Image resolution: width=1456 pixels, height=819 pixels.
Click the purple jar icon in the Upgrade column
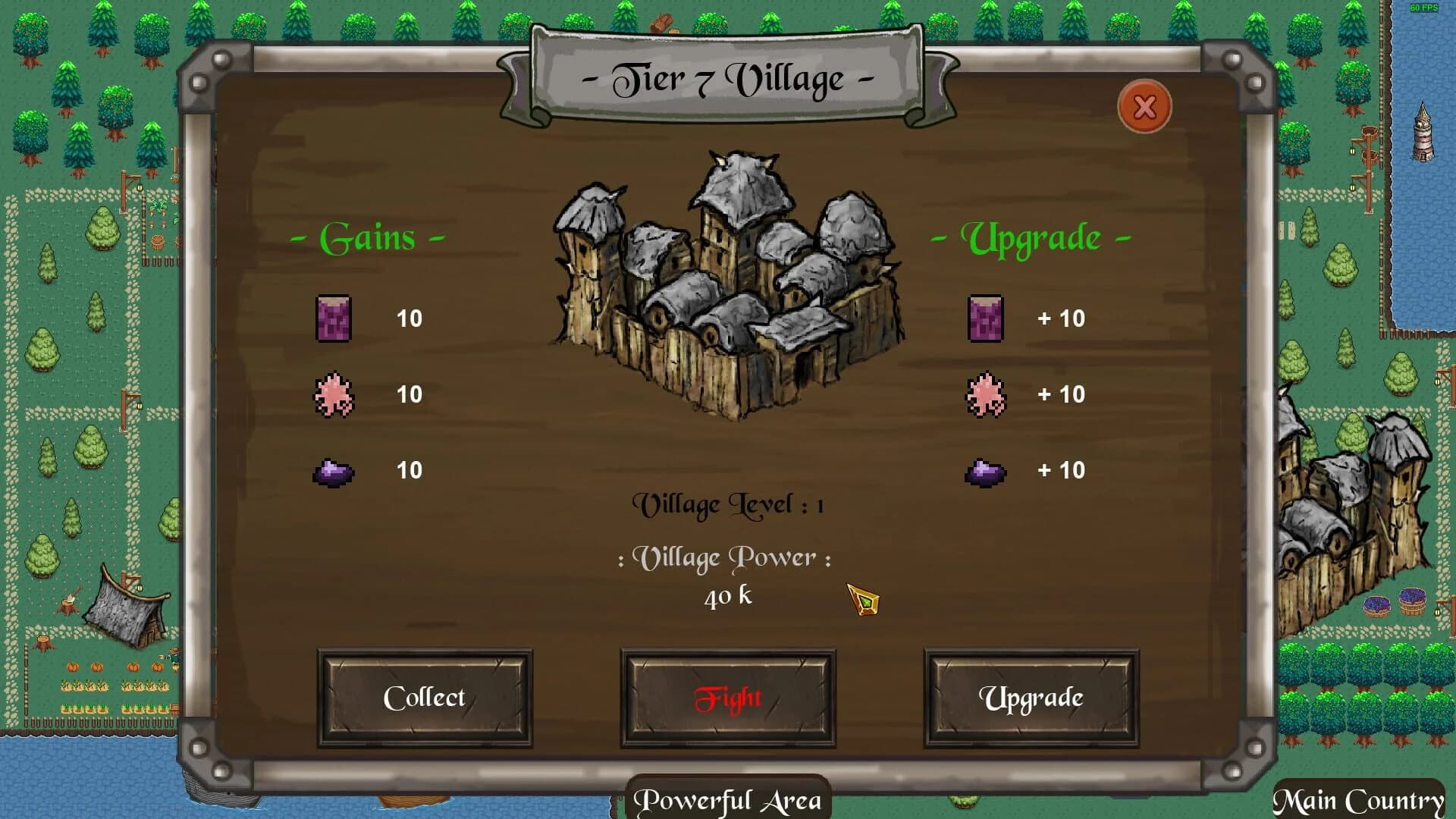coord(984,319)
